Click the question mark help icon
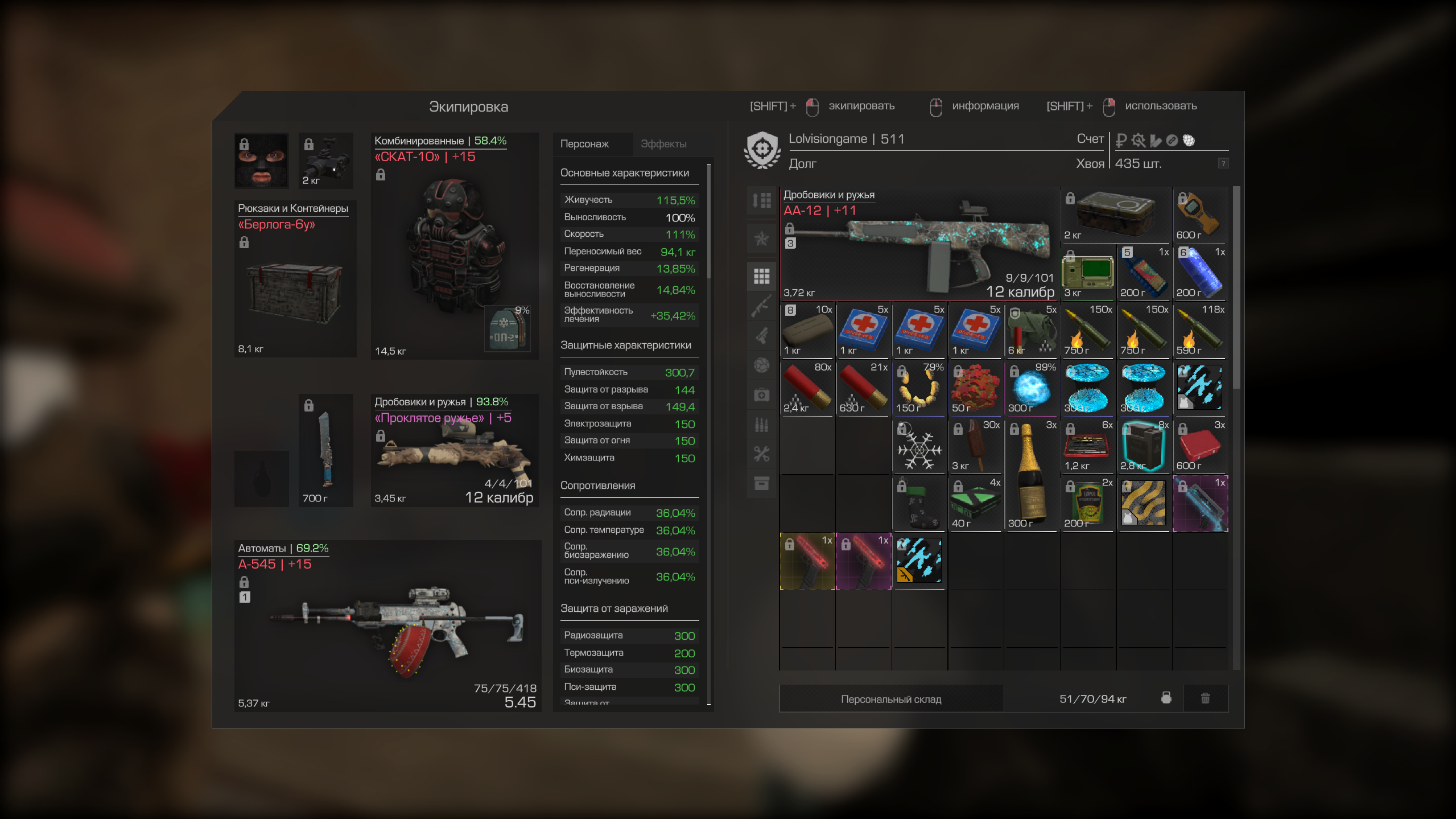Screen dimensions: 1456x819 pyautogui.click(x=1223, y=164)
